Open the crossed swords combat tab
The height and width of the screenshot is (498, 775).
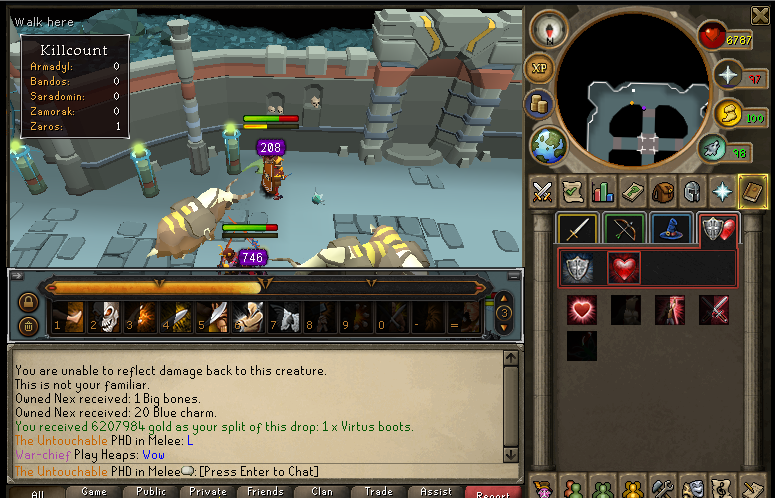tap(543, 190)
